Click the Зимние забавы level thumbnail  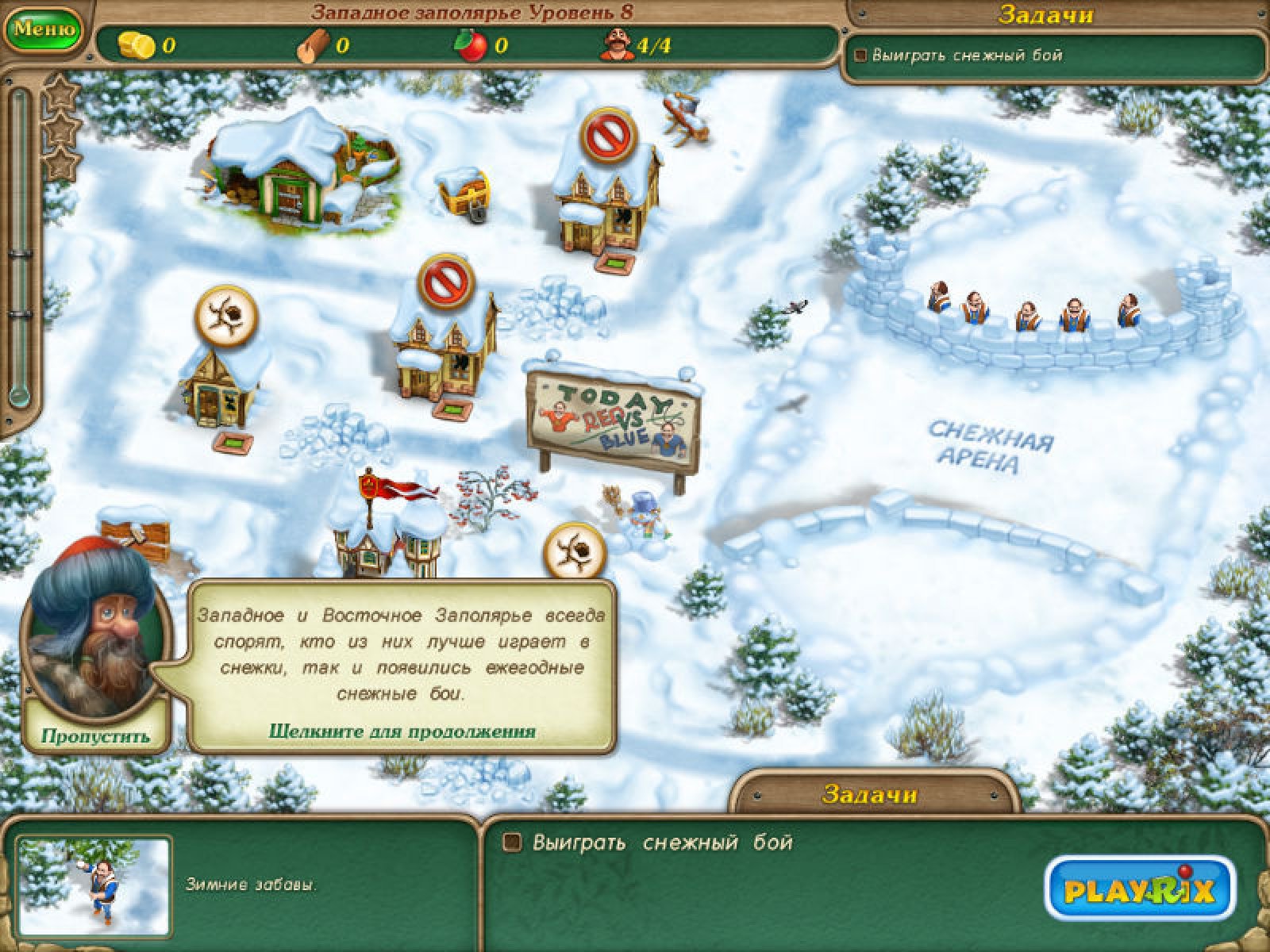point(94,885)
